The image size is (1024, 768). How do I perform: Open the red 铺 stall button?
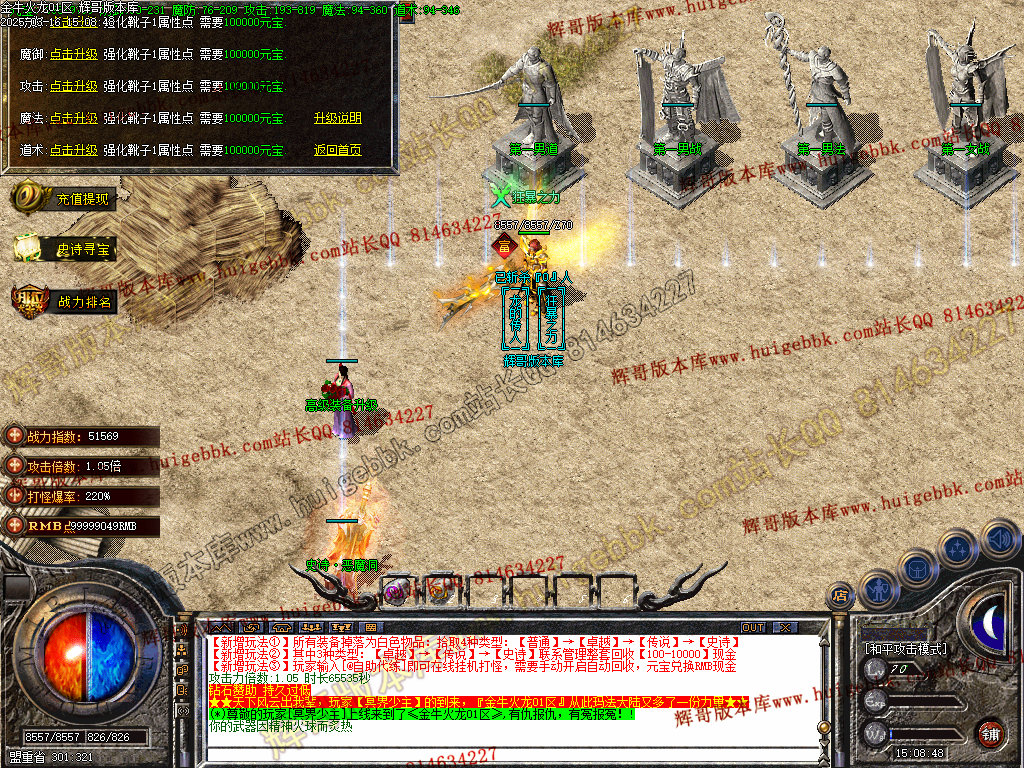tap(990, 734)
